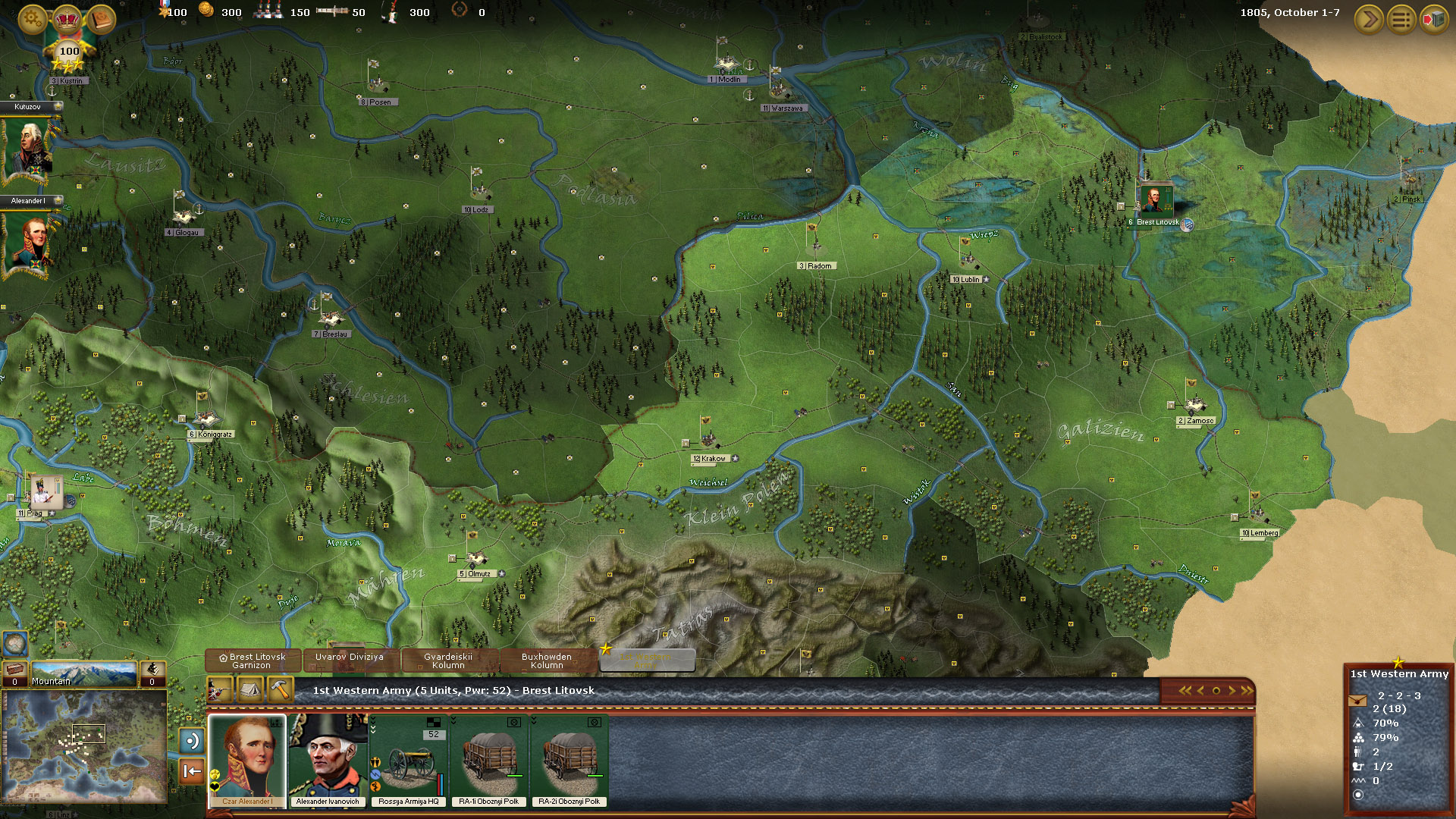Open the settings gear icon at top-left
The width and height of the screenshot is (1456, 819).
coord(30,19)
